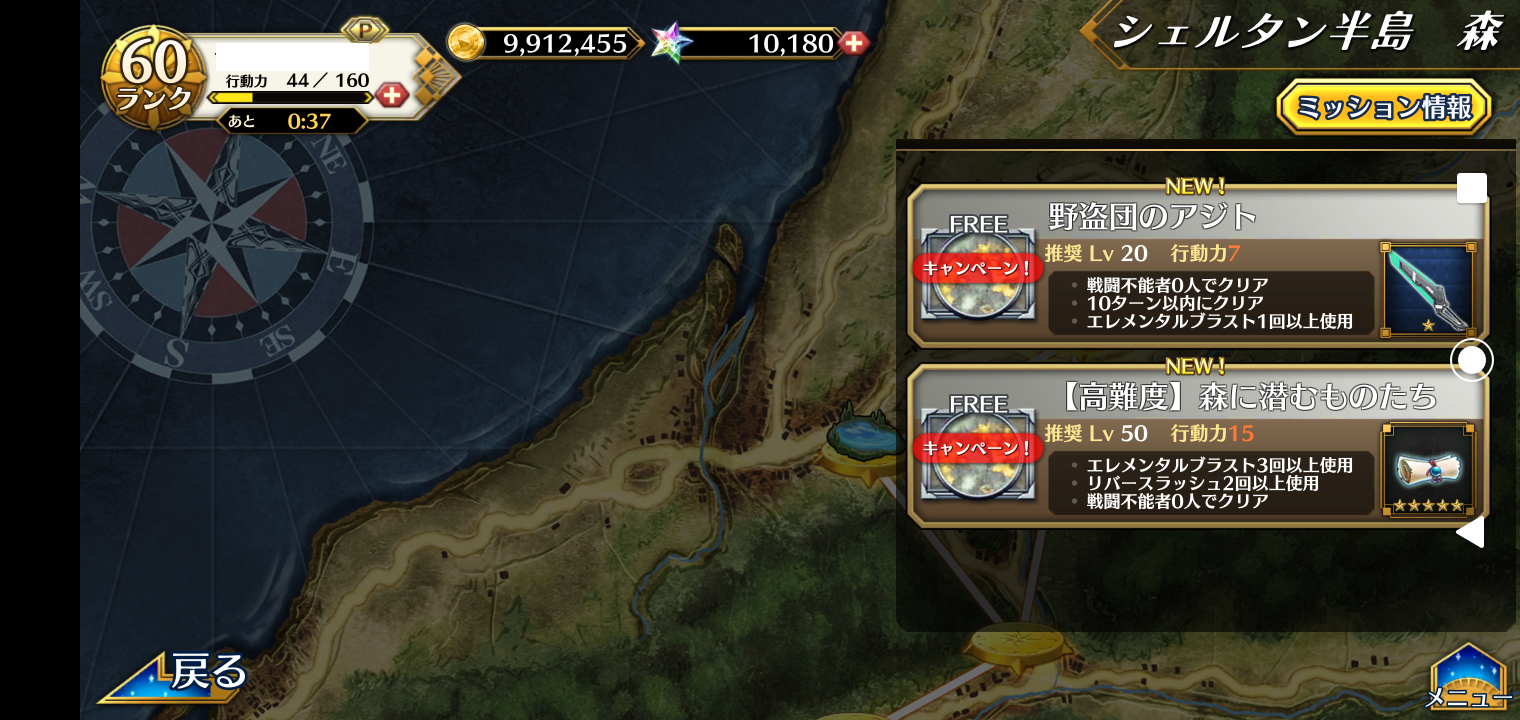1520x720 pixels.
Task: Click the sword reward icon
Action: [x=1427, y=288]
